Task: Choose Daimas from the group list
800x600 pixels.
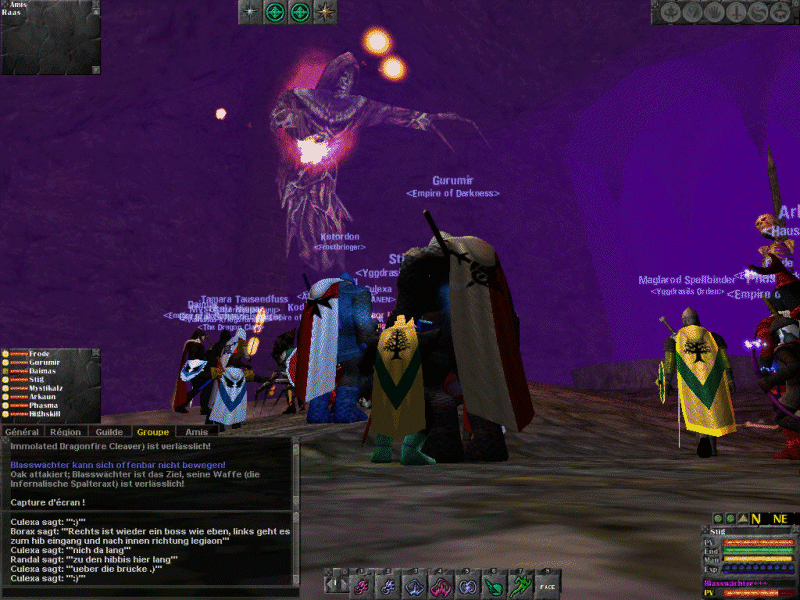Action: 42,371
